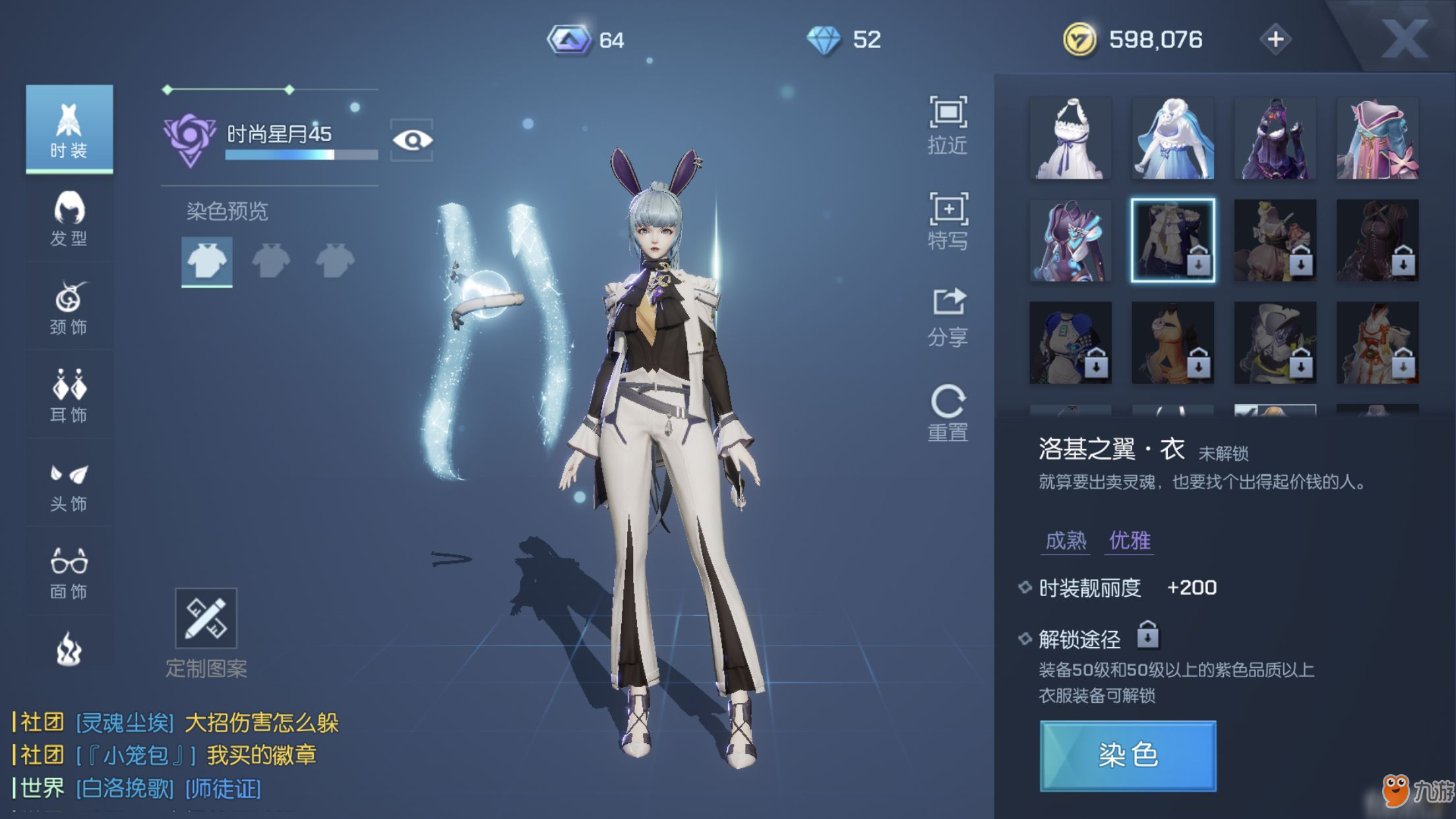Select the first white dye preview shirt
This screenshot has height=819, width=1456.
tap(206, 261)
